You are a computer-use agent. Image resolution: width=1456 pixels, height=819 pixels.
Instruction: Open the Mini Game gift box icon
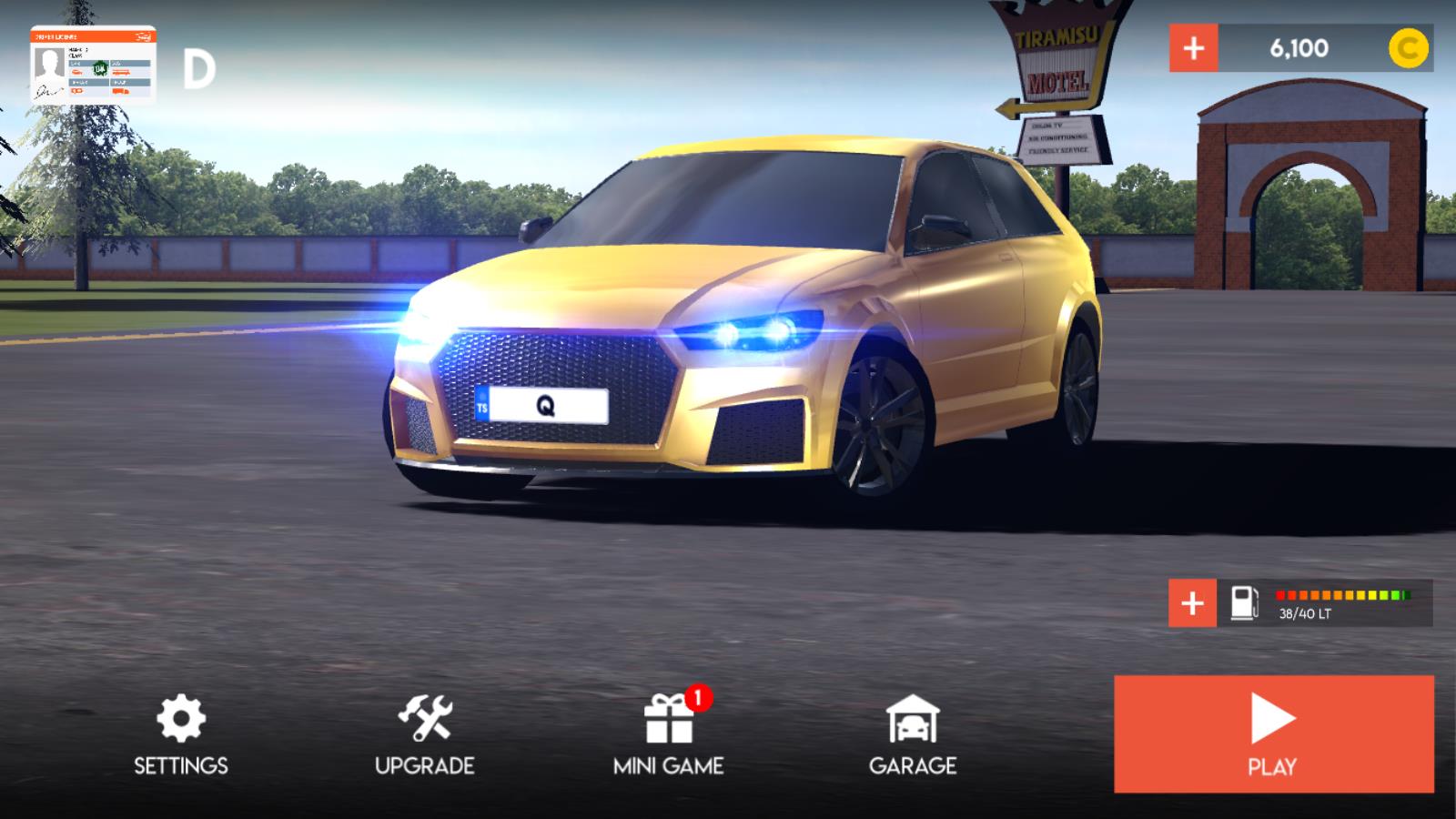[670, 722]
